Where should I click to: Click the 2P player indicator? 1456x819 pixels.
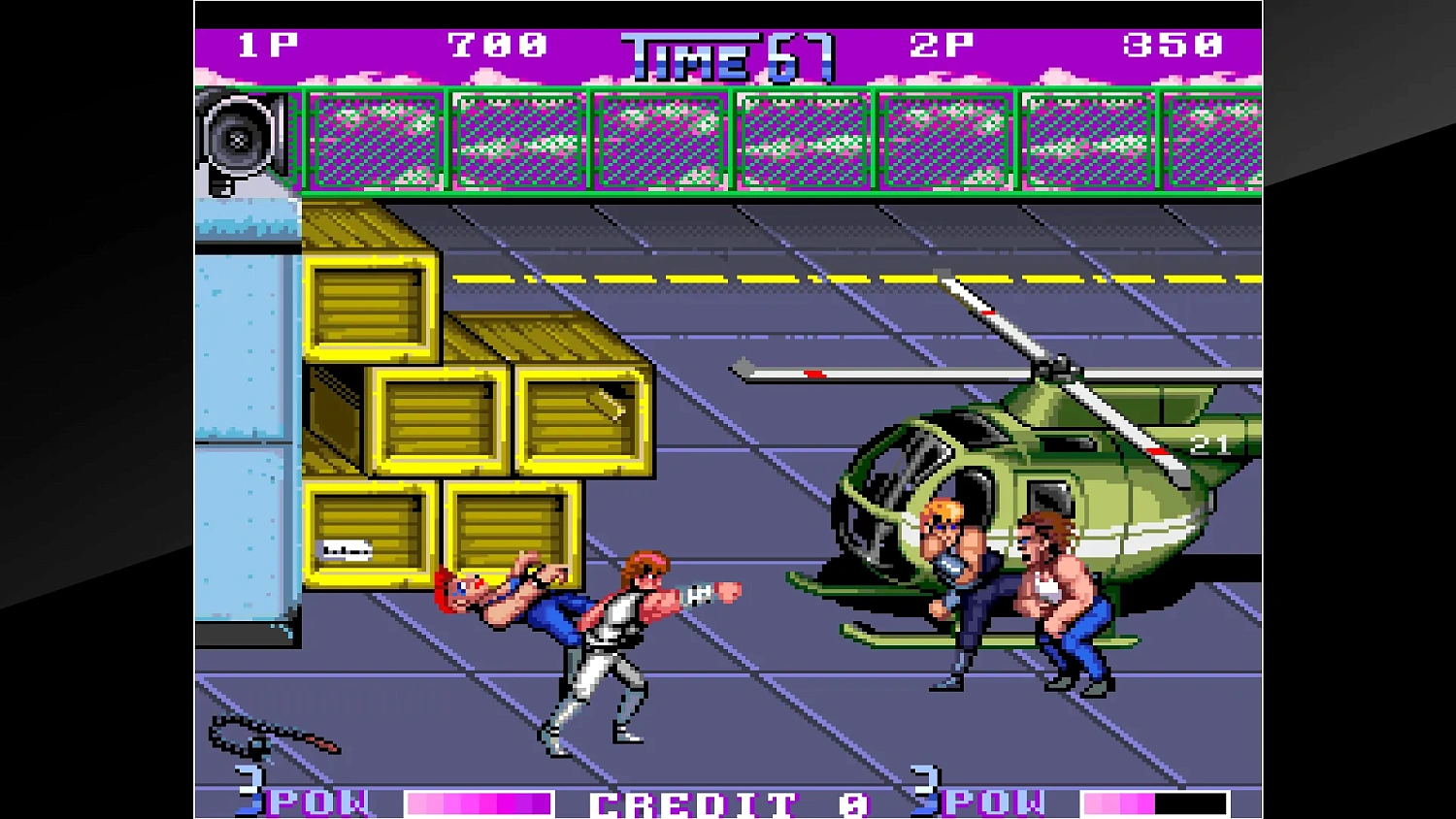coord(941,44)
